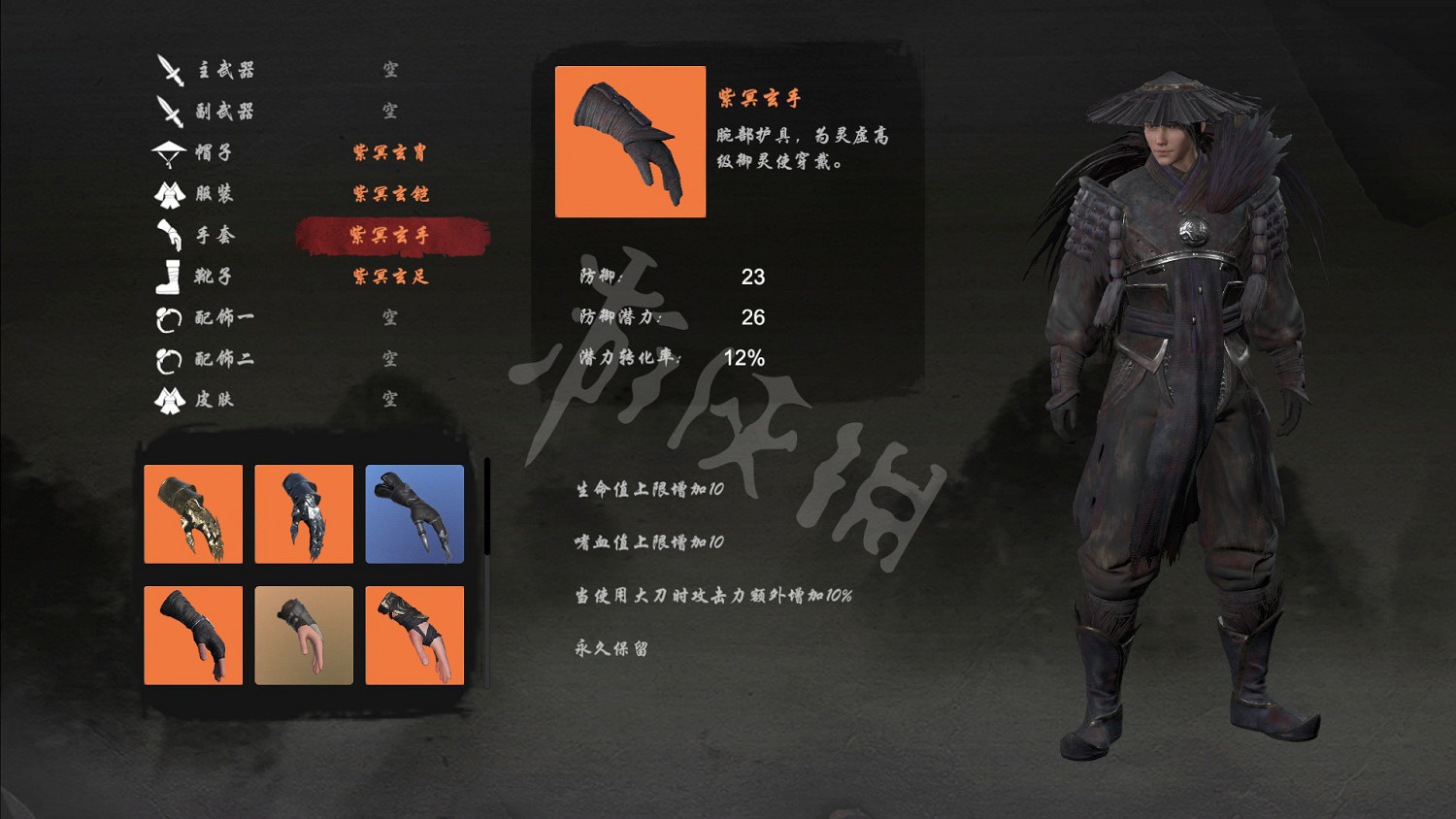The width and height of the screenshot is (1456, 819).
Task: Select the 配饰一 accessory ring icon
Action: (x=170, y=317)
